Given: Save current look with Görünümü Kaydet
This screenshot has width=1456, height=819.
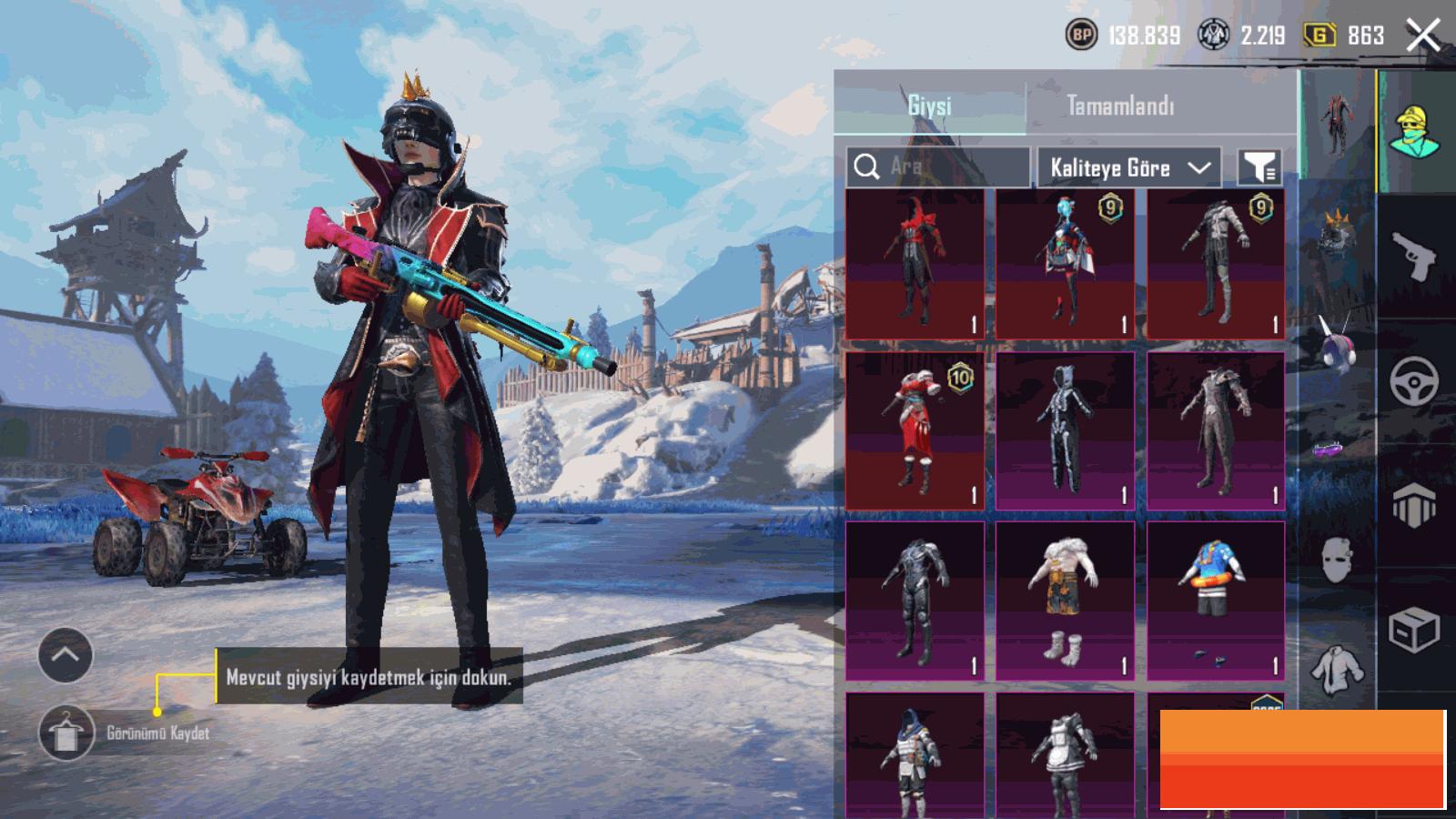Looking at the screenshot, I should coord(66,733).
